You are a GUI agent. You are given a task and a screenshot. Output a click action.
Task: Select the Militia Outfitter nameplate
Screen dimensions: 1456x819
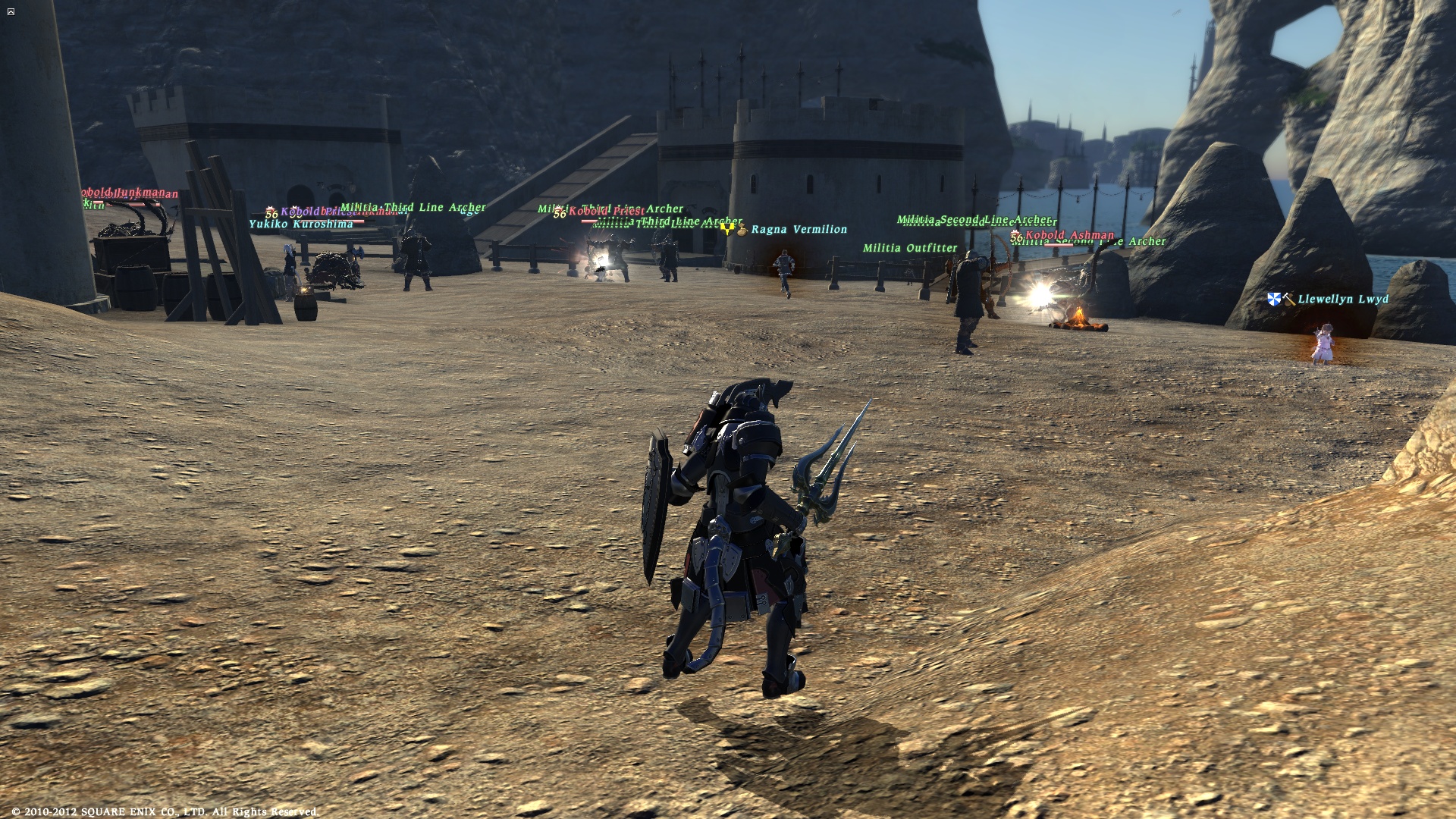[x=910, y=248]
